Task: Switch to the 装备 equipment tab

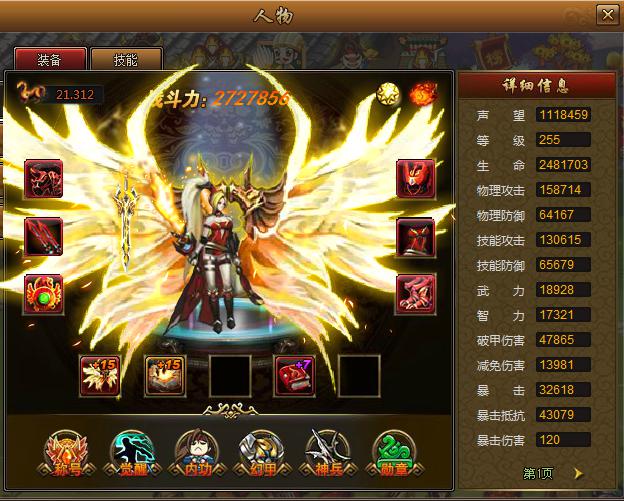Action: tap(48, 59)
